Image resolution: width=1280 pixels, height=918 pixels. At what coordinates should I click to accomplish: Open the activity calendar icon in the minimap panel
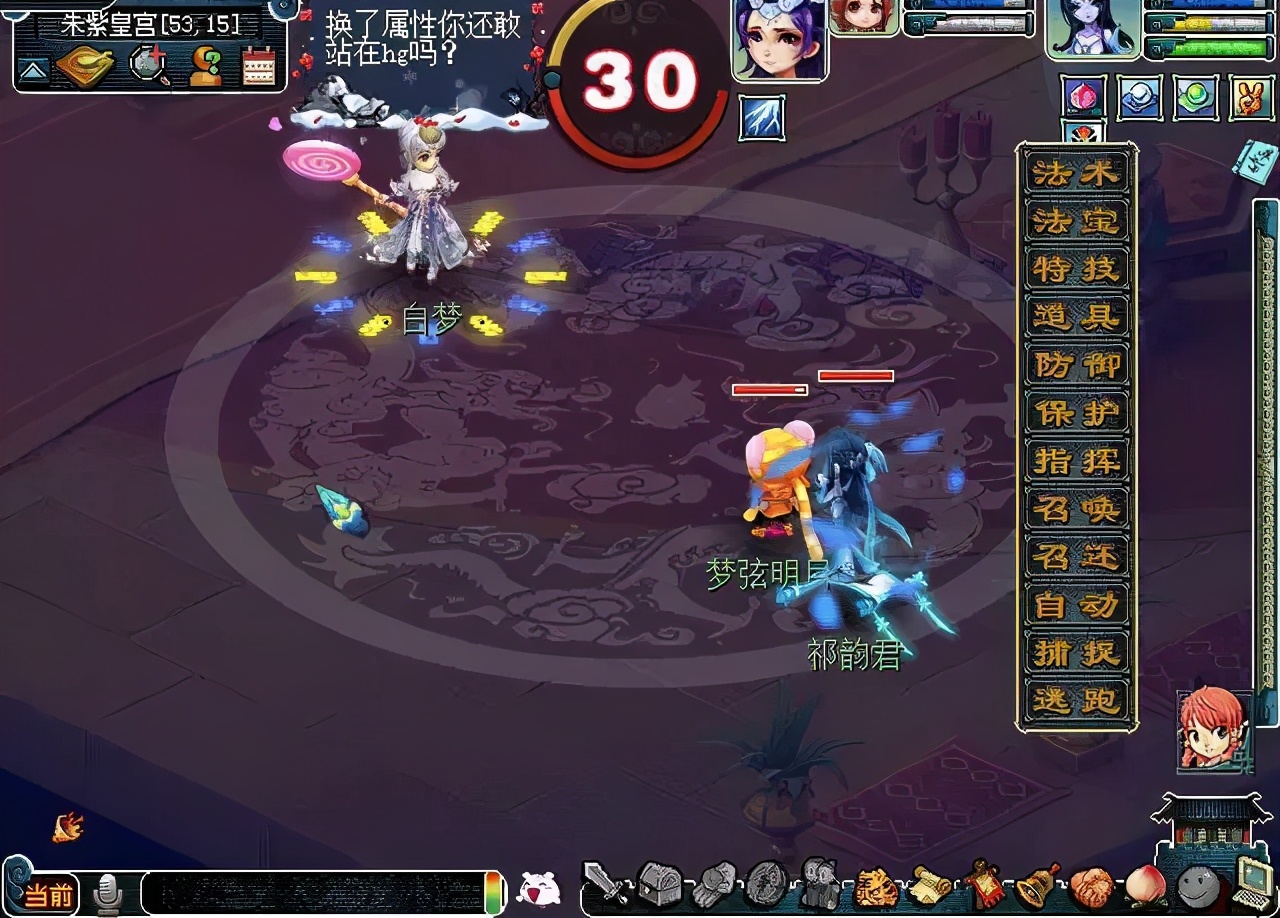pyautogui.click(x=258, y=66)
